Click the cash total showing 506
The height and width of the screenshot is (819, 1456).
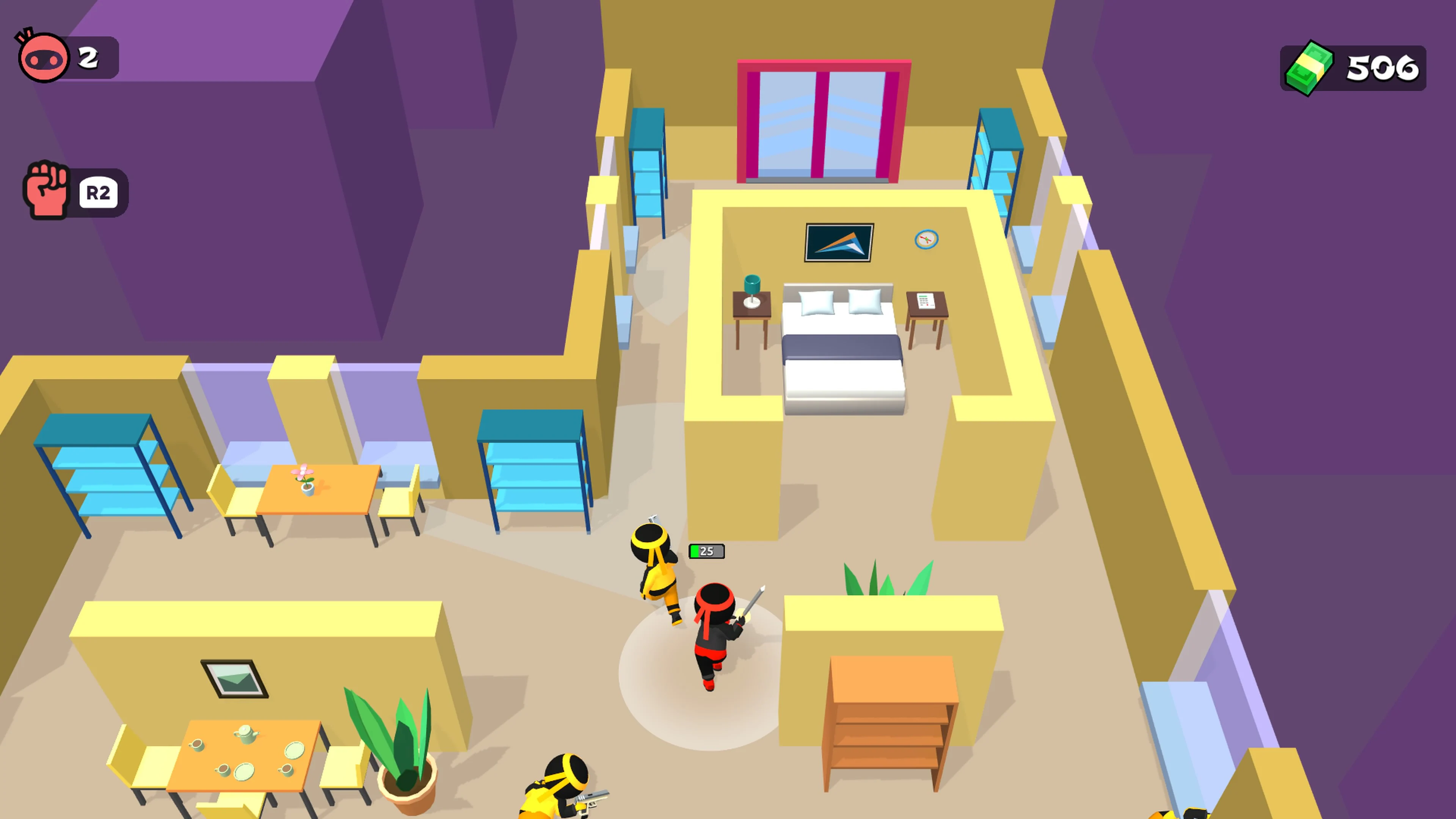tap(1379, 68)
